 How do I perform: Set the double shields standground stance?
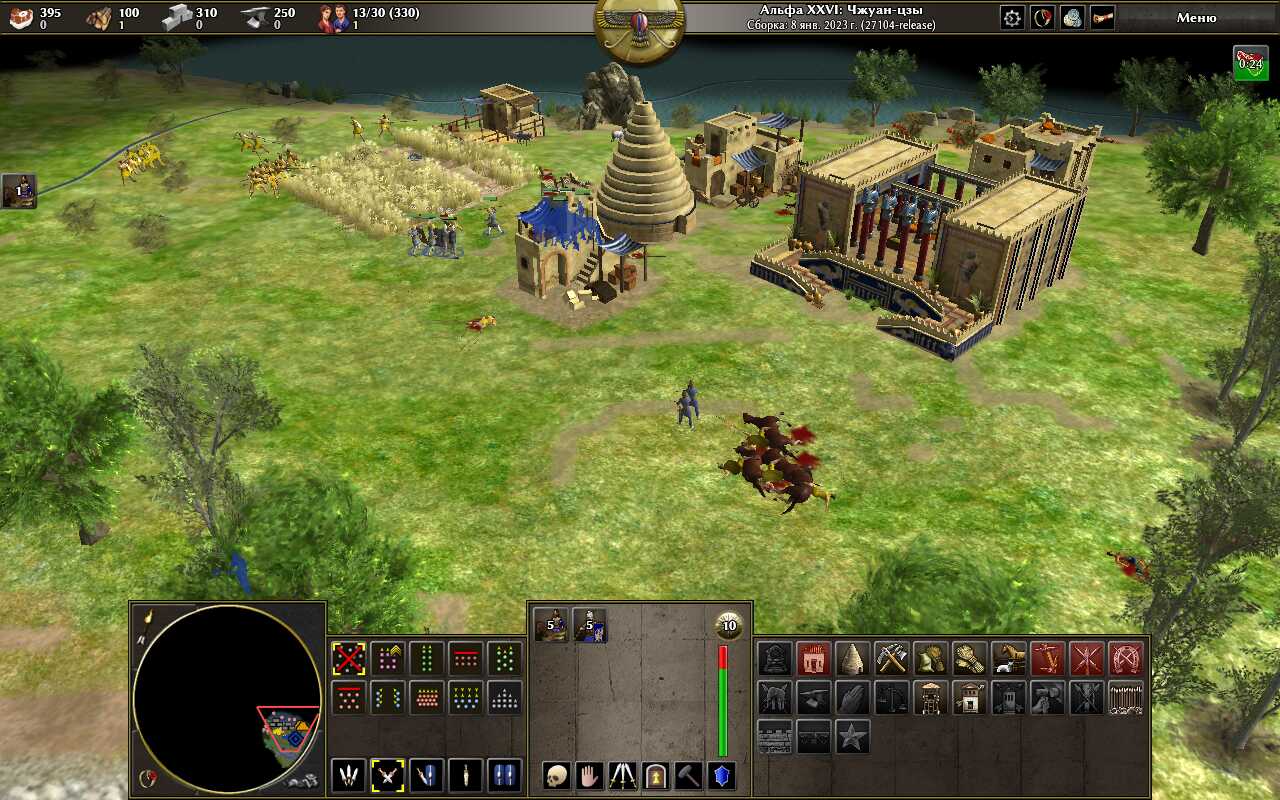504,775
